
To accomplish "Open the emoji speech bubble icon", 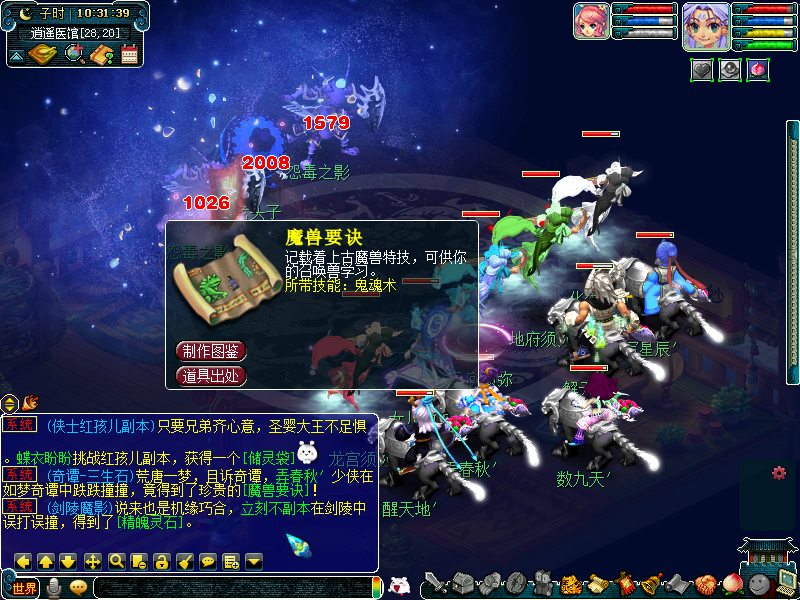I will 78,588.
